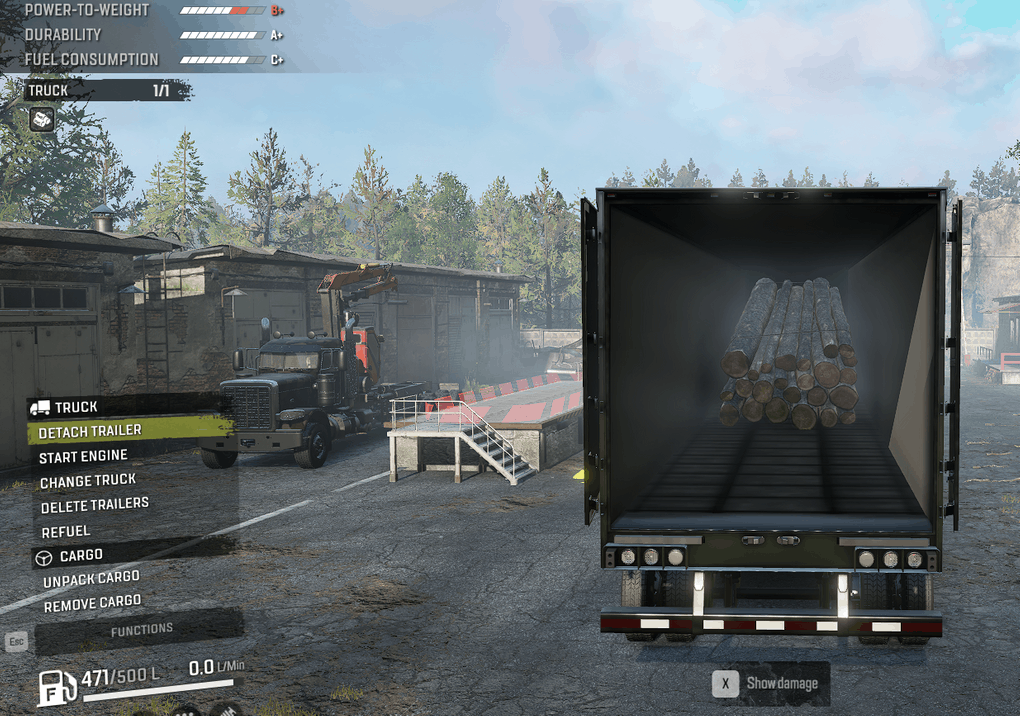Click the Show damage button

click(x=770, y=684)
